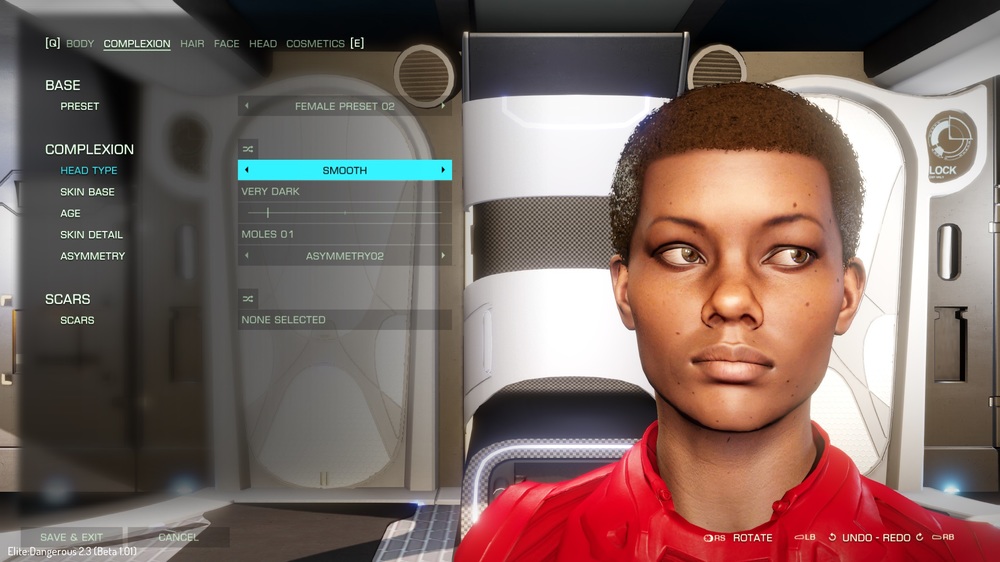Screen dimensions: 1000x562
Task: Choose the Skin Detail Moles 01 row
Action: [344, 235]
